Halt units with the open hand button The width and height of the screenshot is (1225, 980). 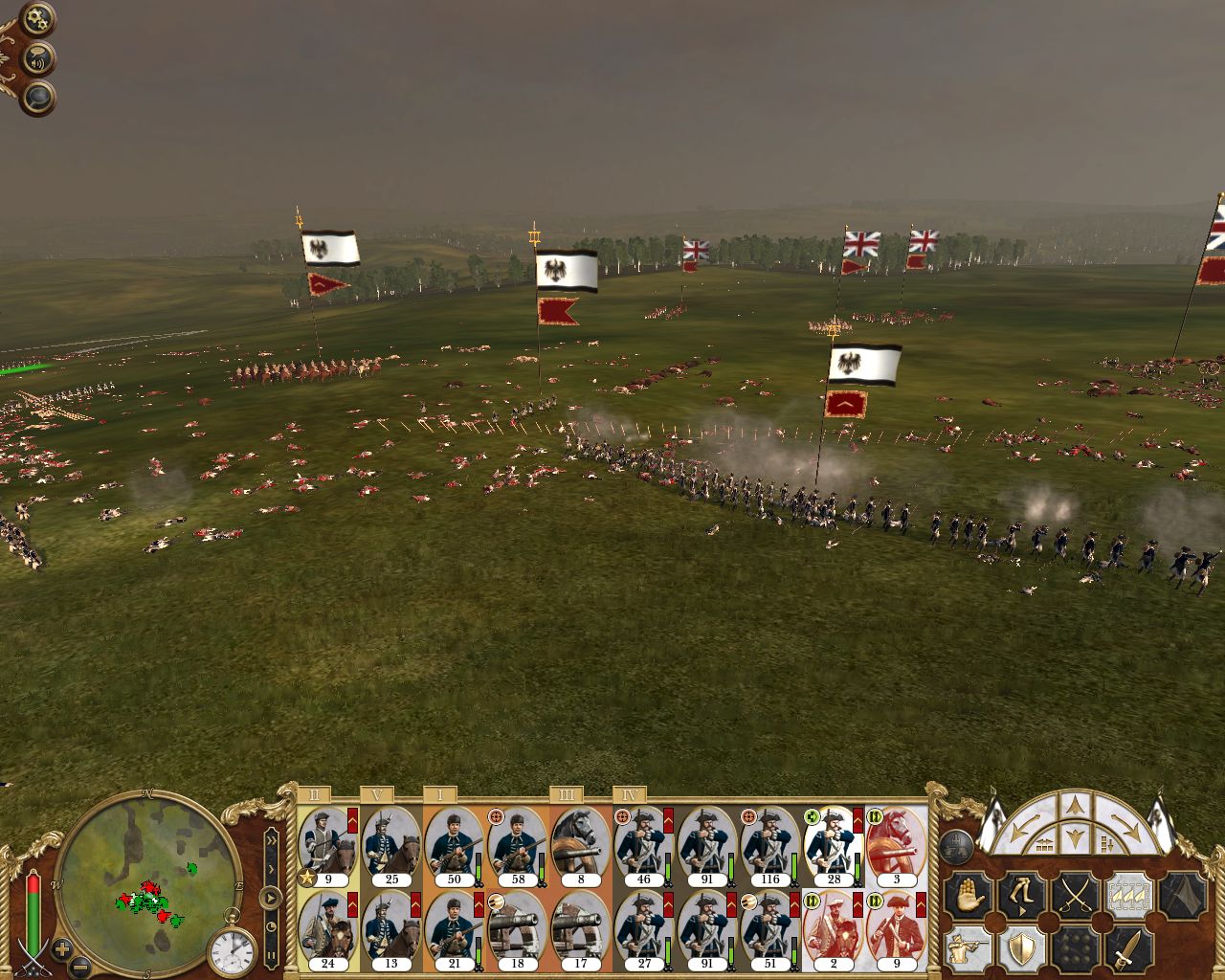point(966,897)
